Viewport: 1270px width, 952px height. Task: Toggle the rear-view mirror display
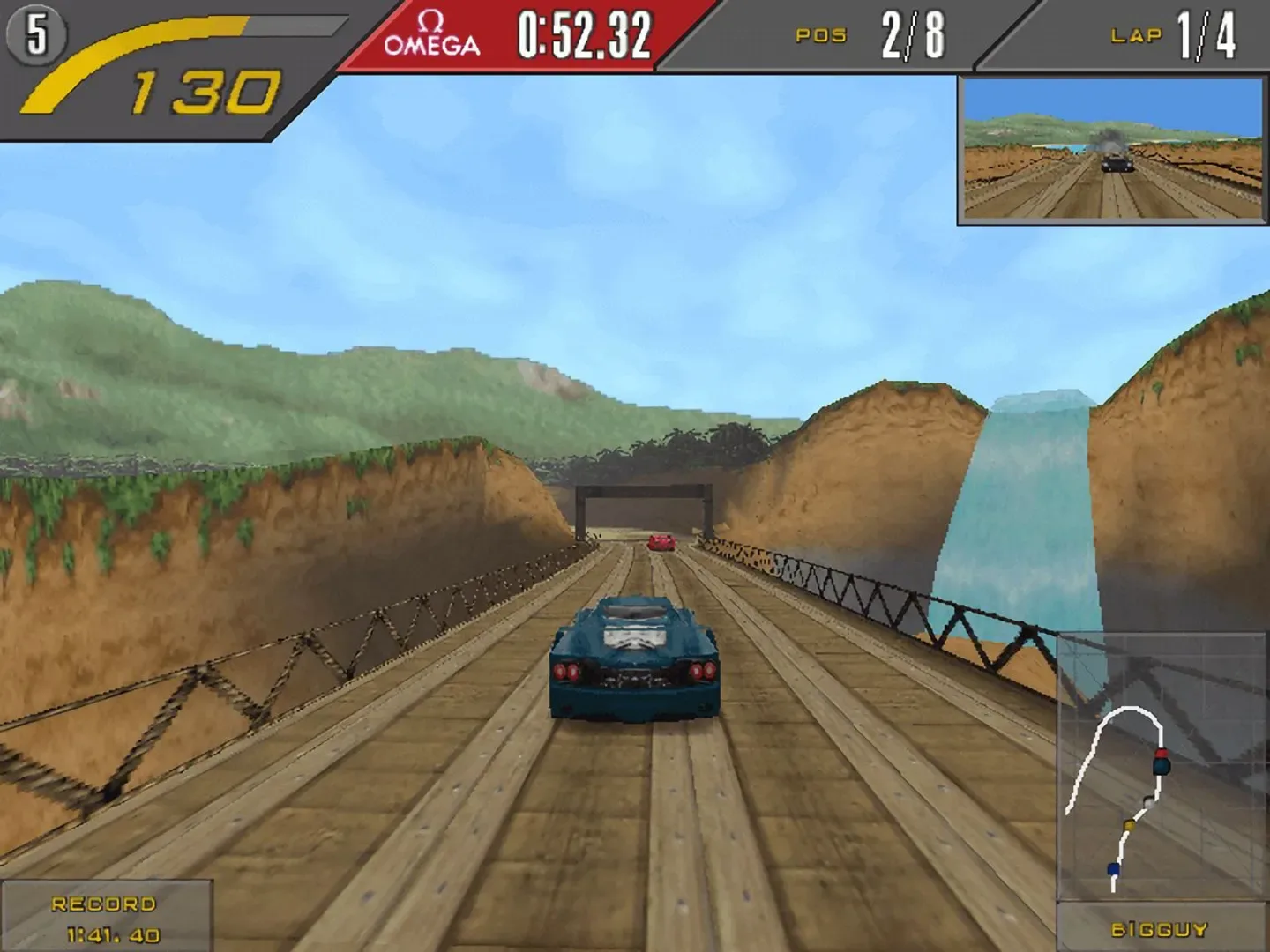click(x=1109, y=148)
